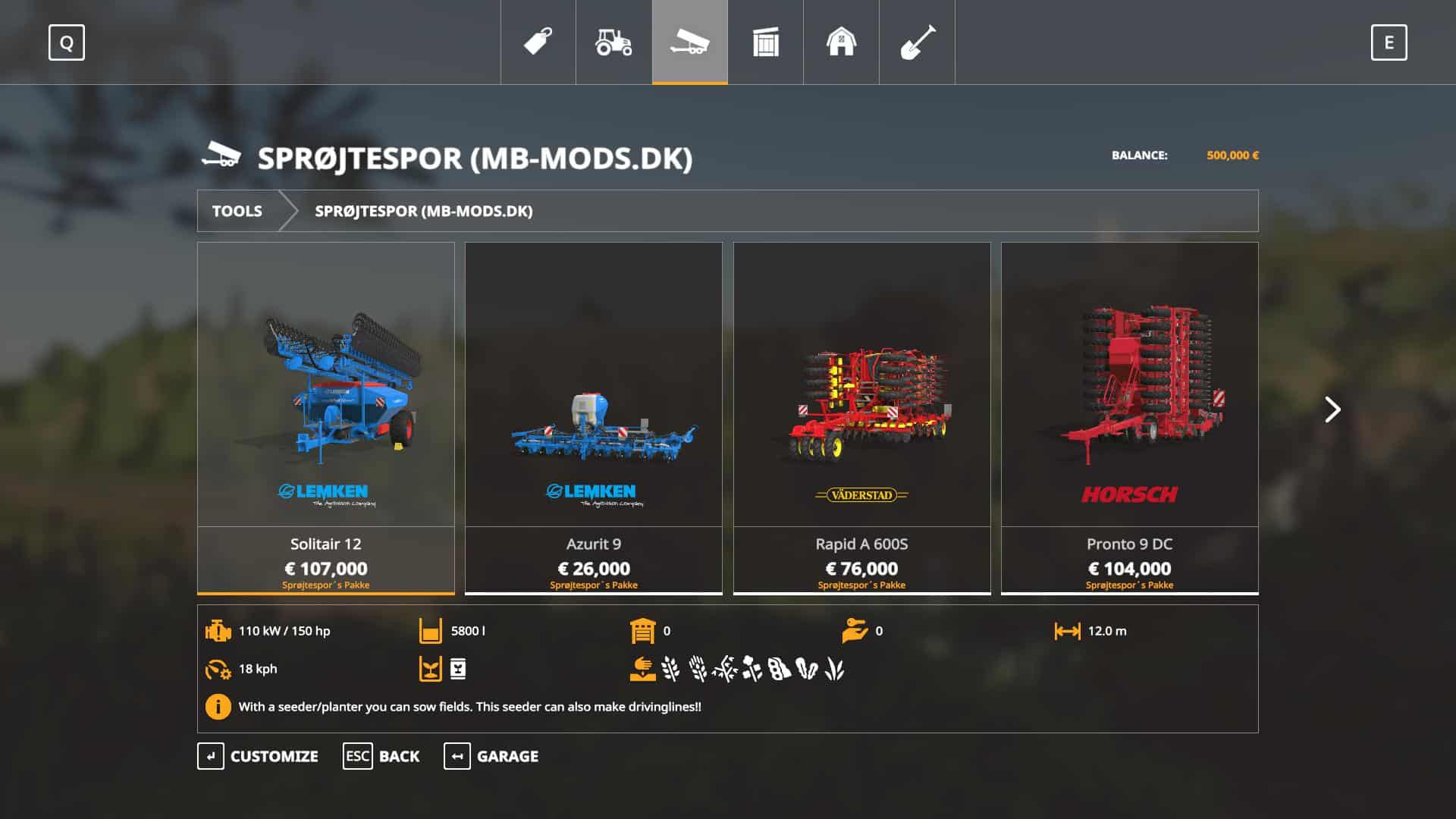This screenshot has width=1456, height=819.
Task: Select the Solitair 12 seeder card
Action: click(326, 417)
